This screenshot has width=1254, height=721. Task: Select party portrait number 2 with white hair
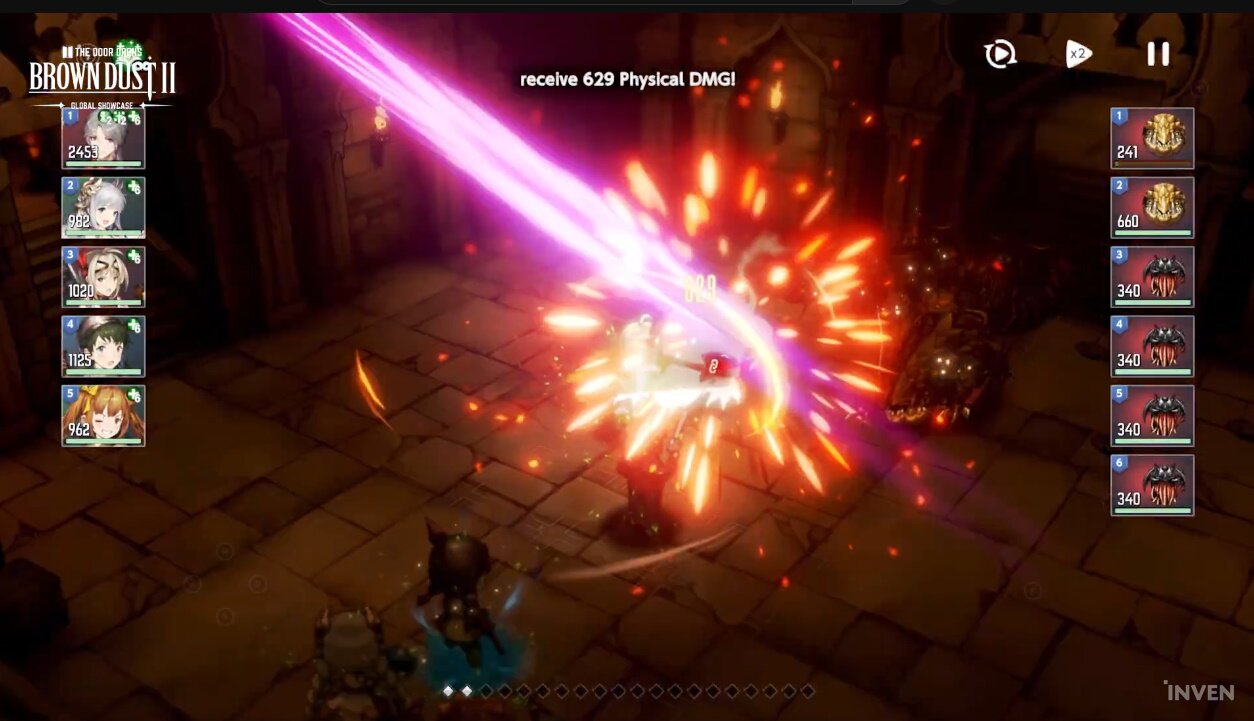tap(104, 208)
